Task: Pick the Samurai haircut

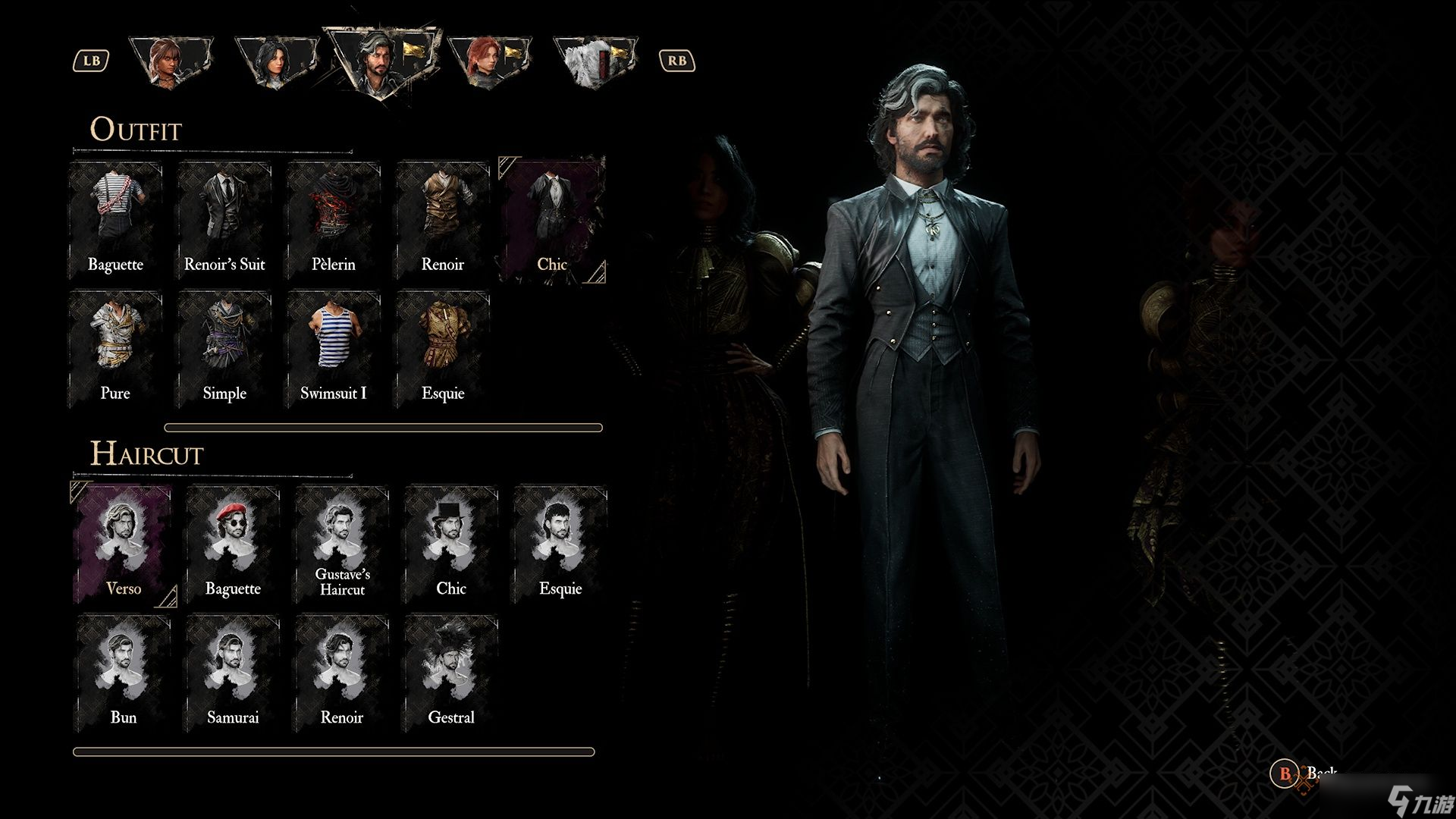Action: click(233, 672)
